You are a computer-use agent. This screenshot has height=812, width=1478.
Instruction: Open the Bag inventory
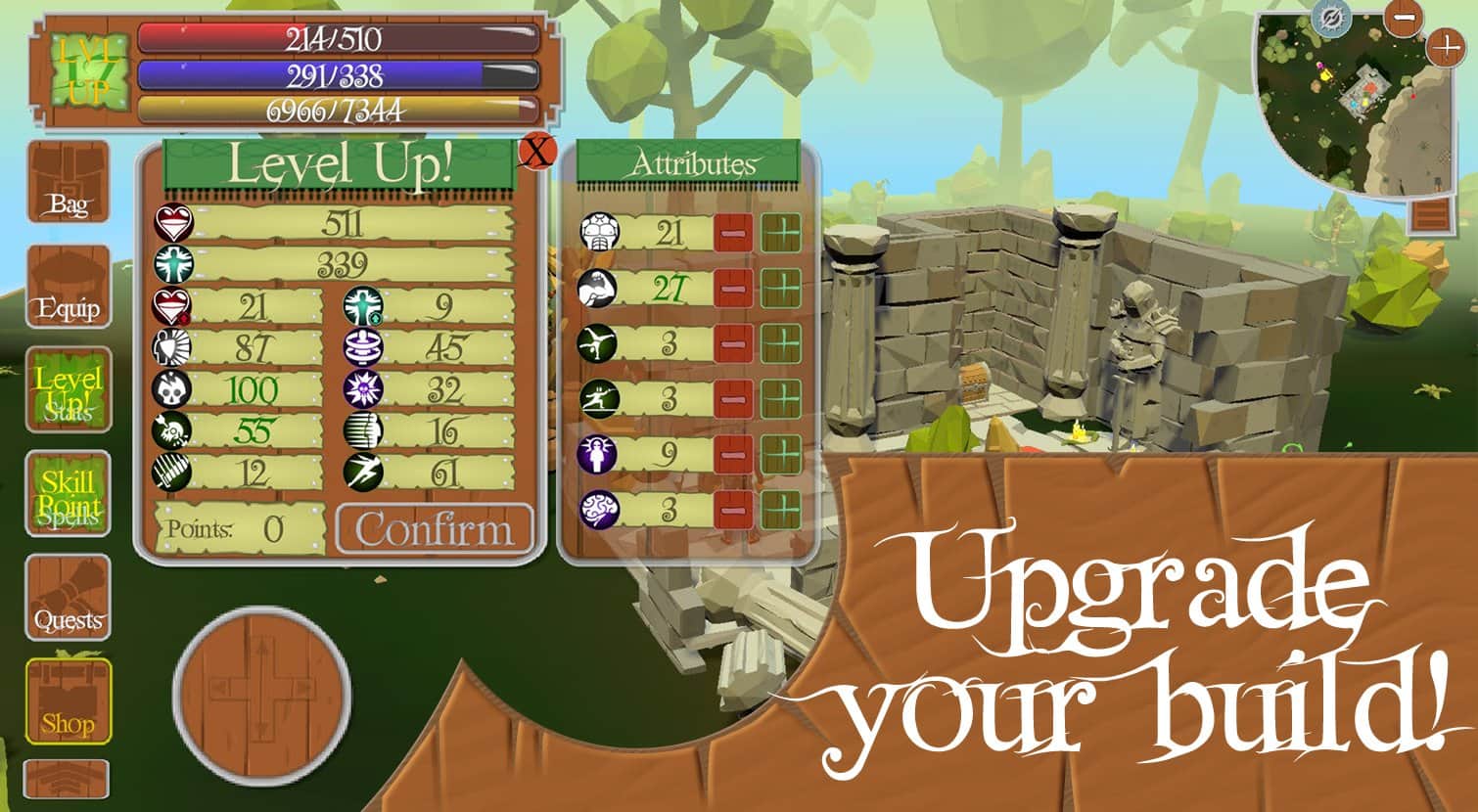[68, 183]
